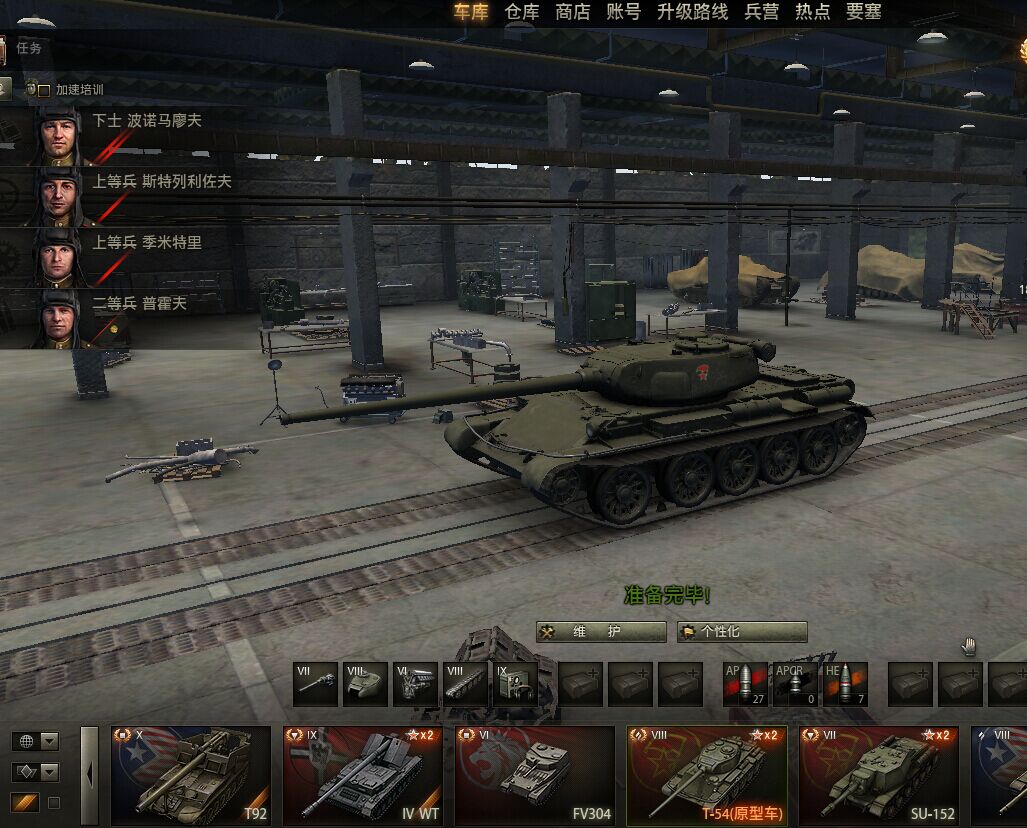Open the 个性化 customization button

click(x=742, y=632)
